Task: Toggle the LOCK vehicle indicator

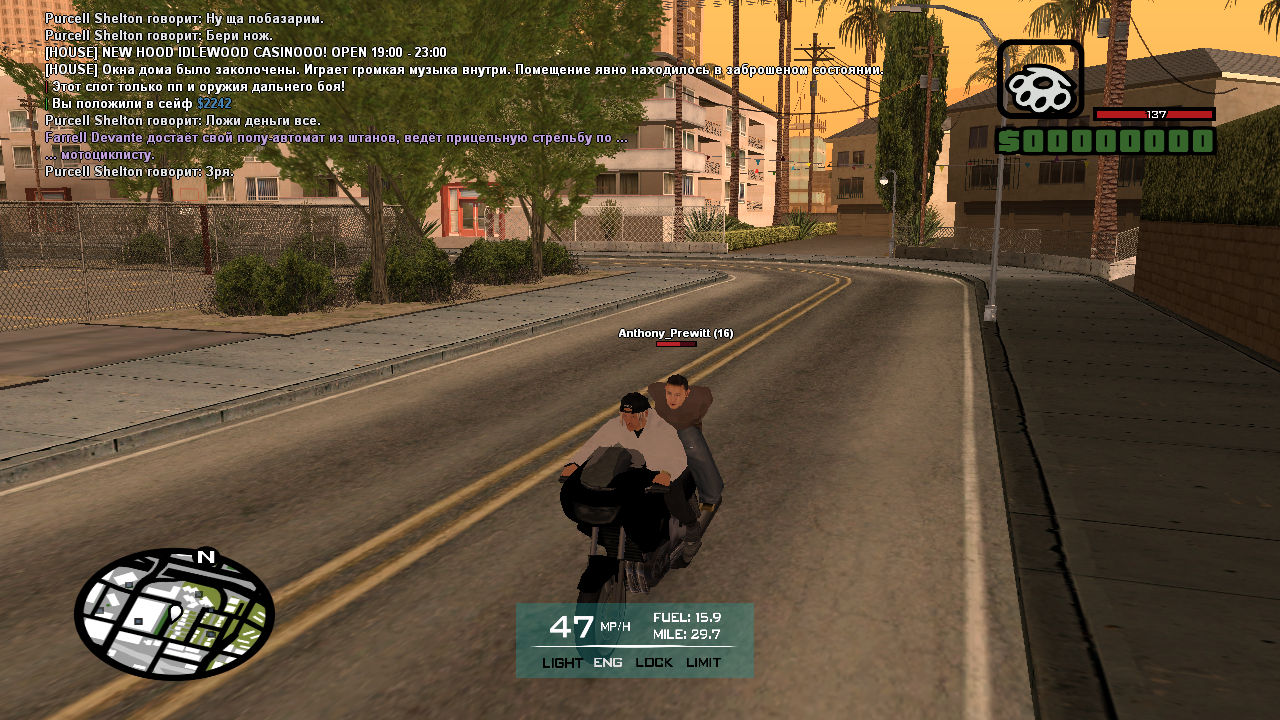Action: pos(654,662)
